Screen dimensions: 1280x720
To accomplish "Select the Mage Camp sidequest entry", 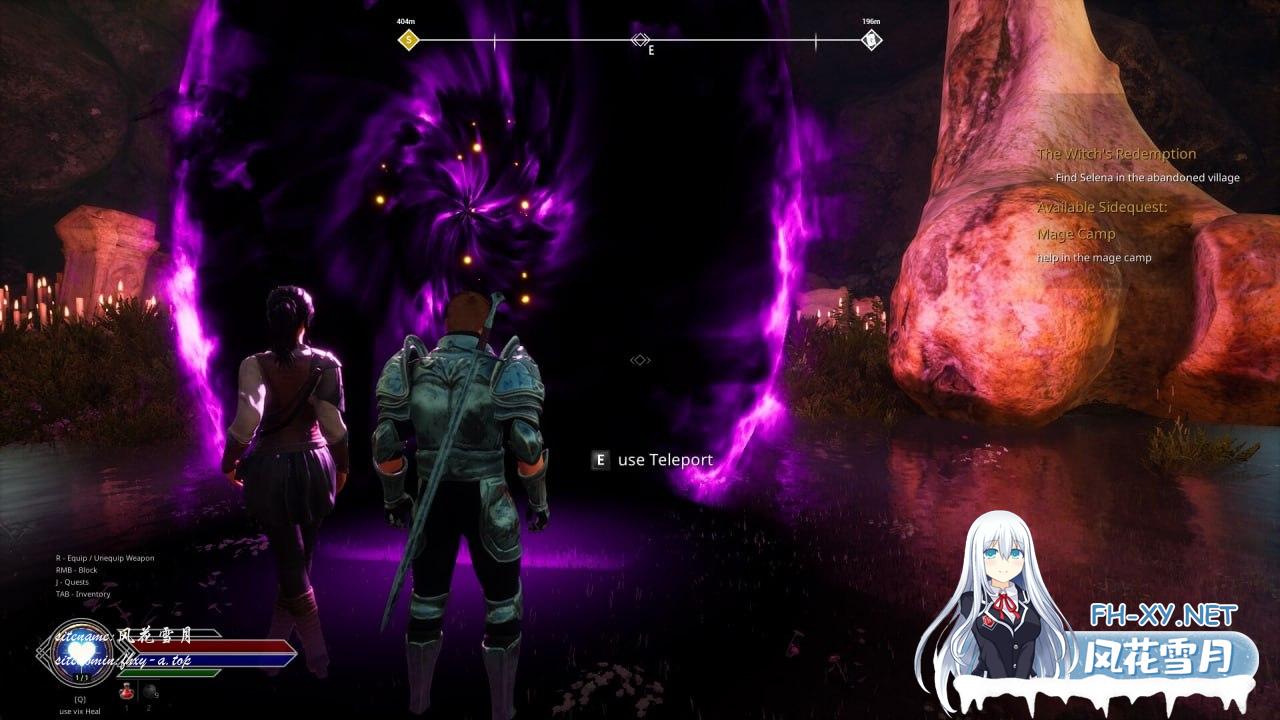I will pyautogui.click(x=1076, y=234).
